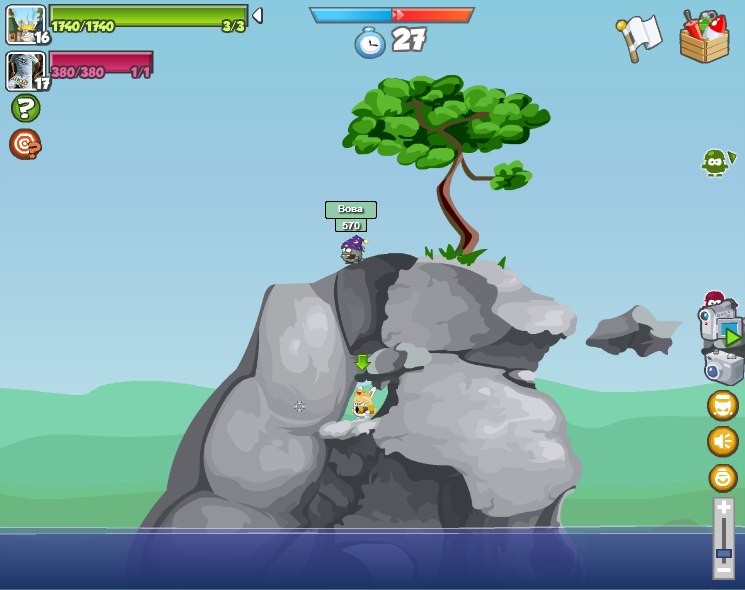
Task: Click the blue zoom slider handle
Action: 723,553
